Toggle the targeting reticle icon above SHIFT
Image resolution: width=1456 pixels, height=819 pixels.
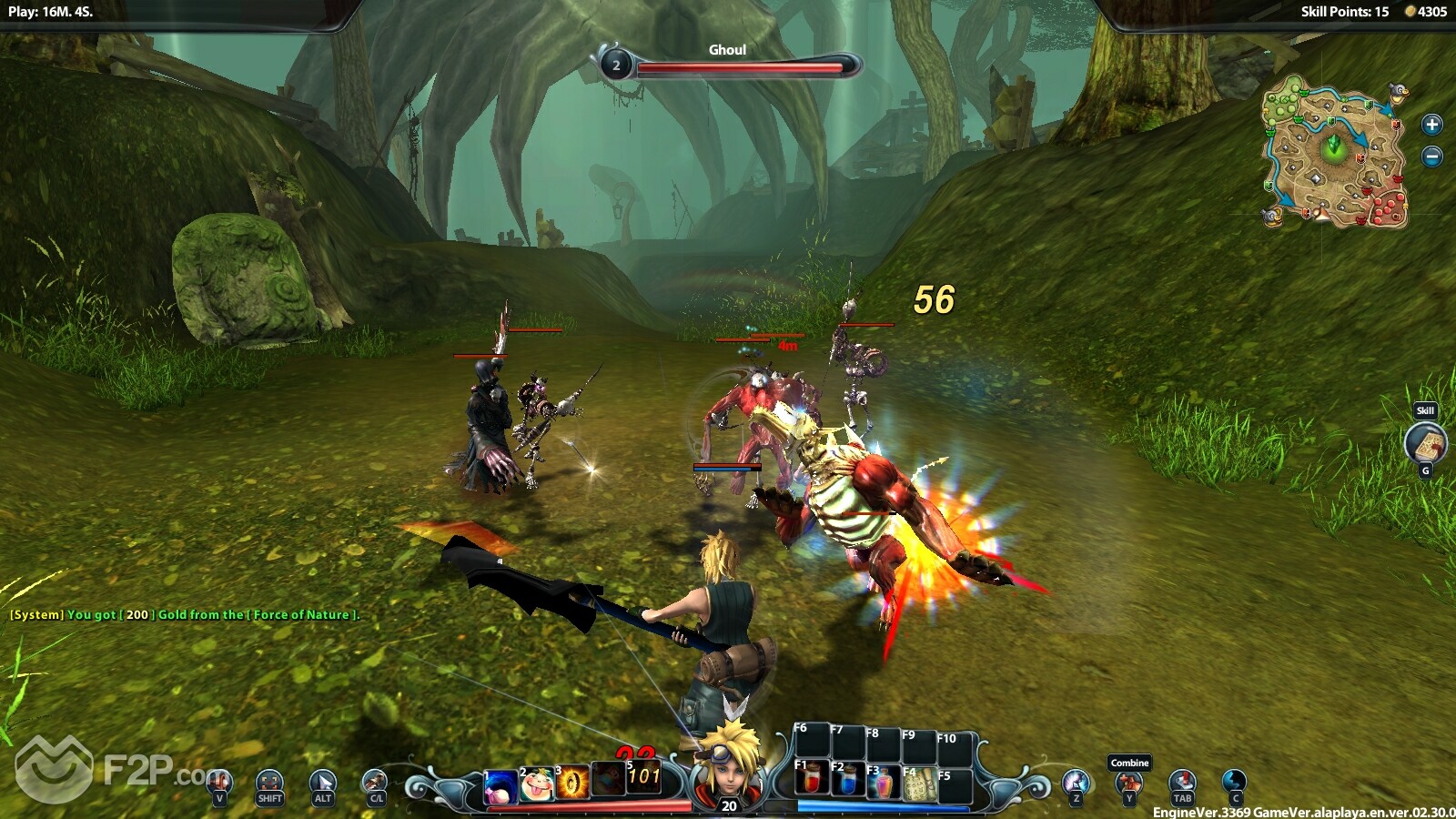pyautogui.click(x=269, y=782)
